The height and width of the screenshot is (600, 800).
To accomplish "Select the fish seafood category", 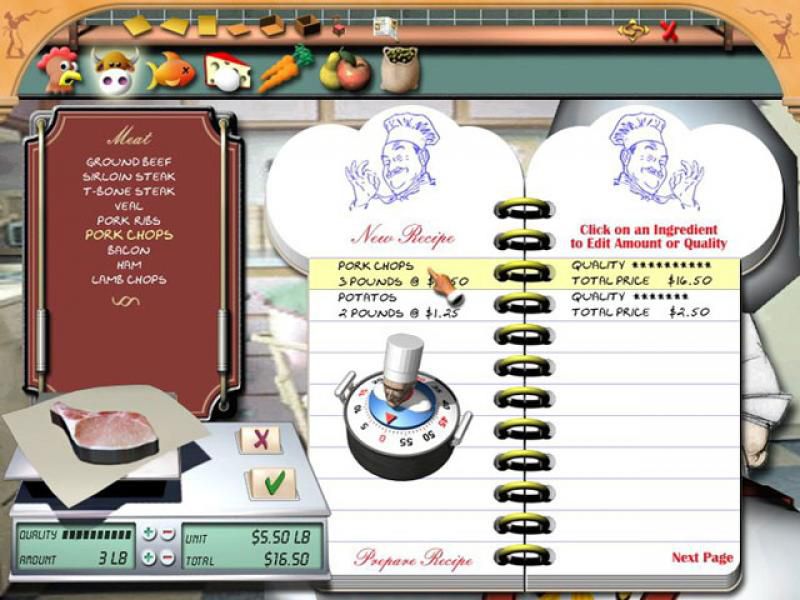I will pos(170,70).
